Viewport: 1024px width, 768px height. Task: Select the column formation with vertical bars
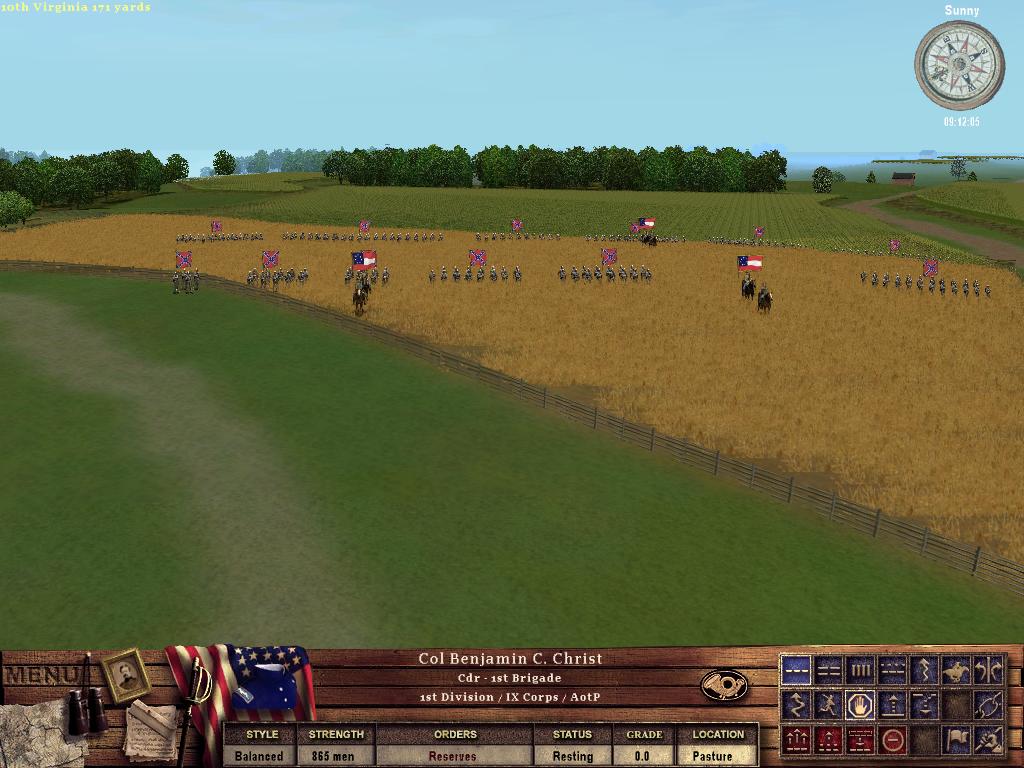(860, 669)
